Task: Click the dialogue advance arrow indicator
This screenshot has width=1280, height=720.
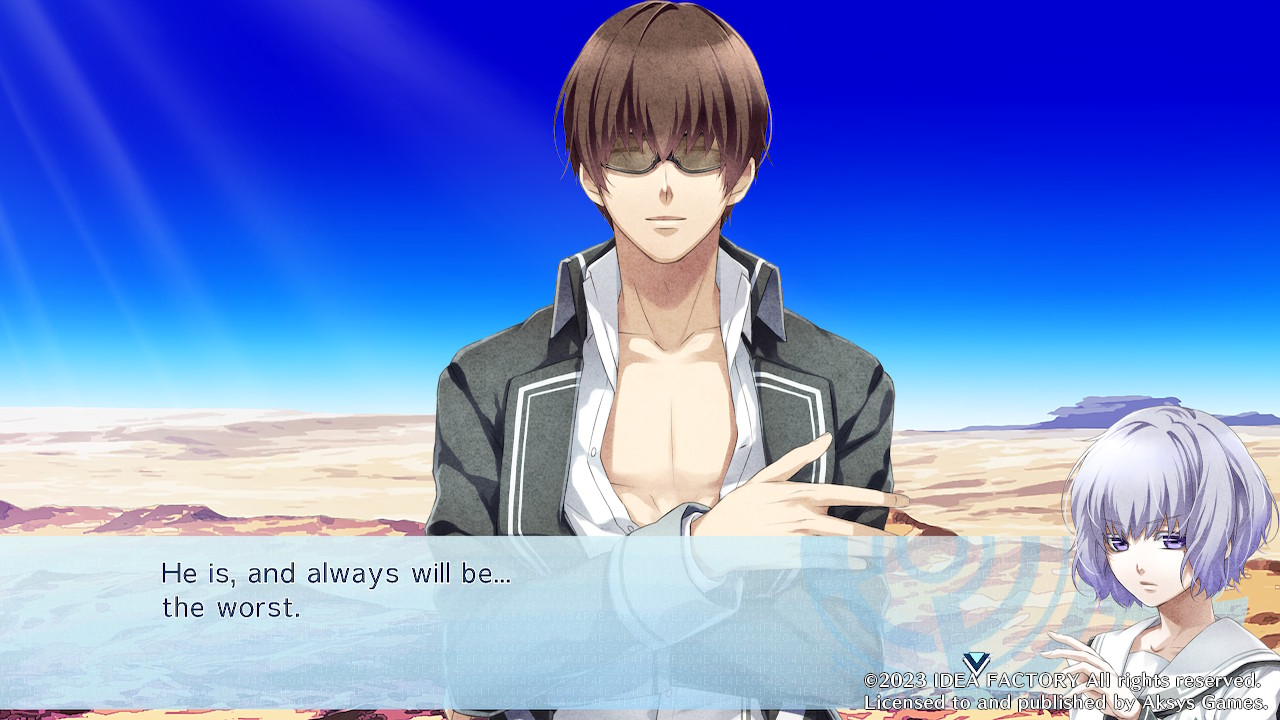Action: point(976,662)
